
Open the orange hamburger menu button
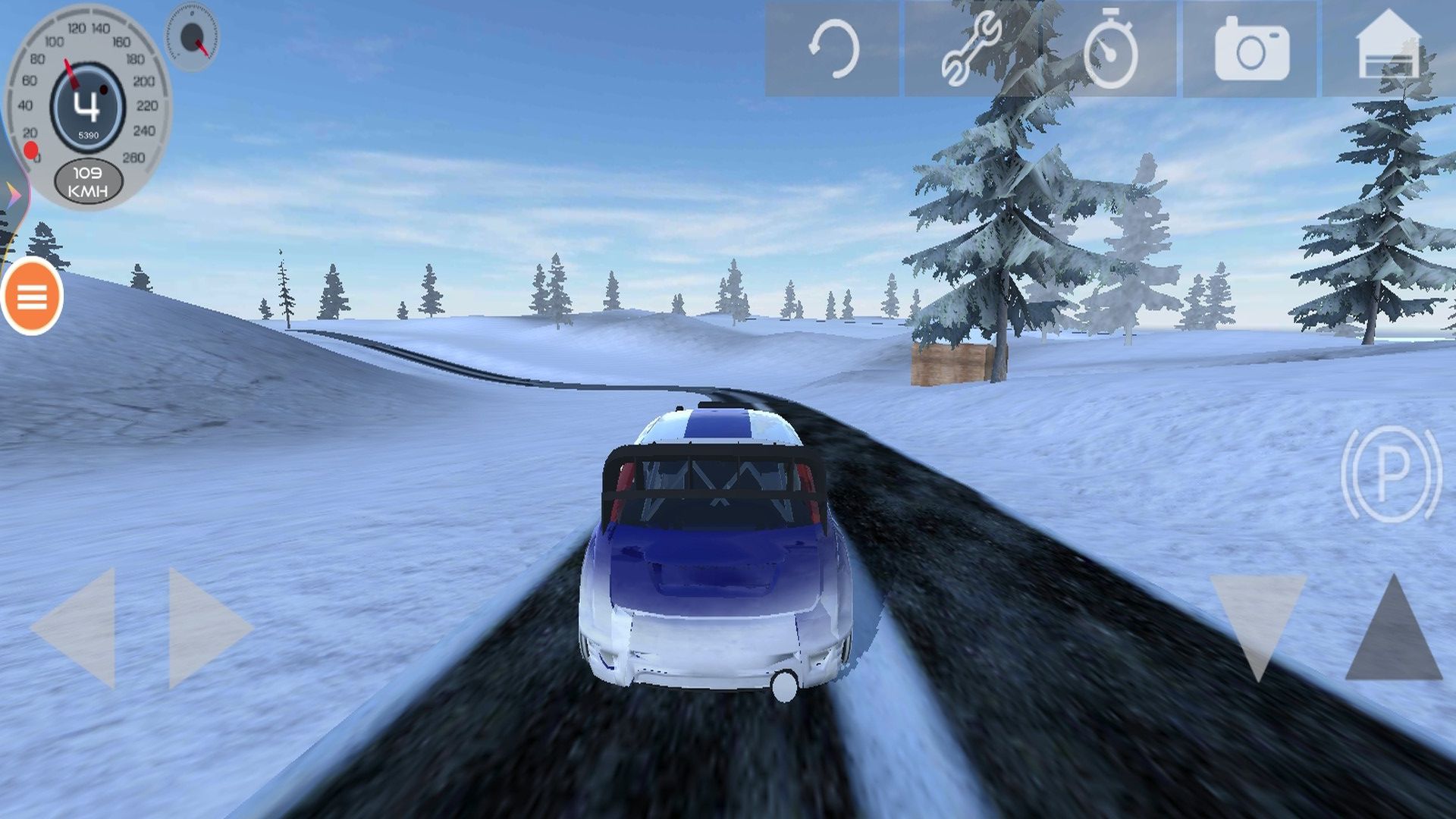32,297
